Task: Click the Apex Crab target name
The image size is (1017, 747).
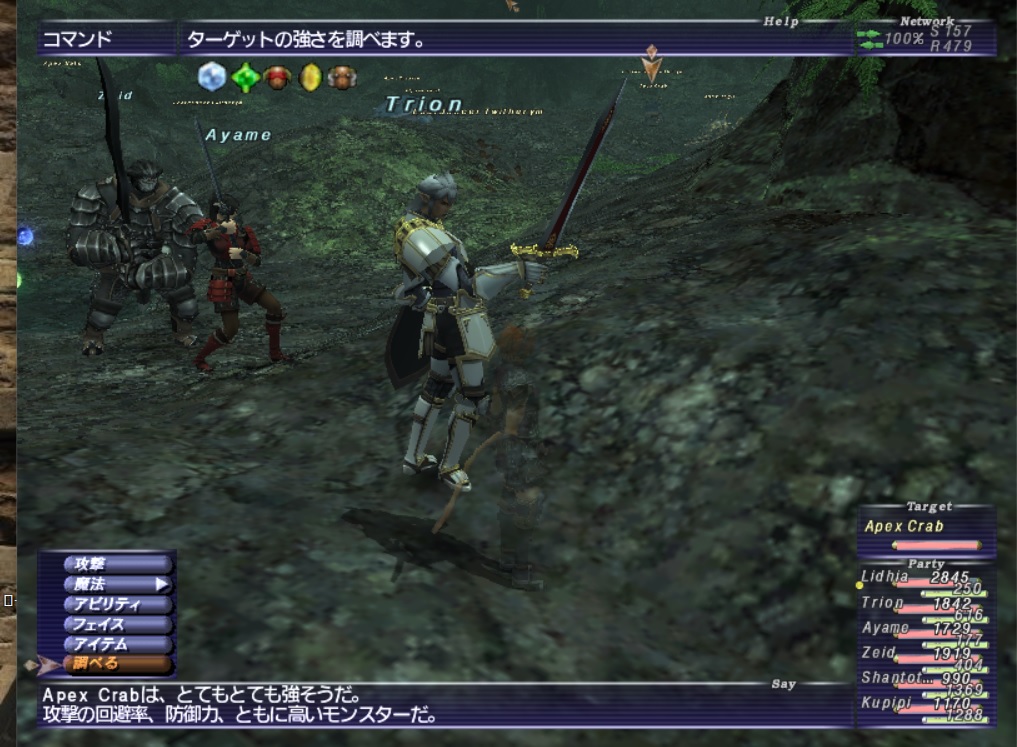Action: point(905,527)
